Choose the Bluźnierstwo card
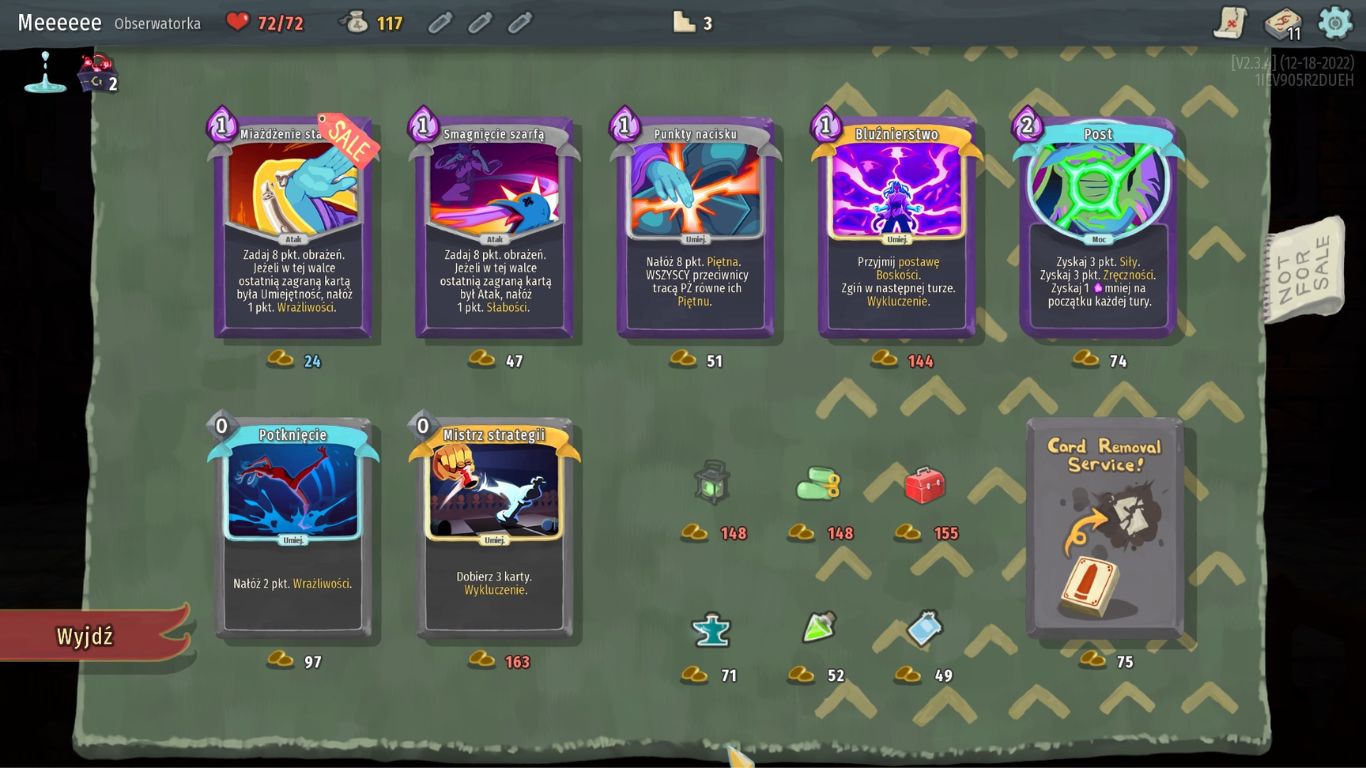This screenshot has width=1366, height=768. click(897, 228)
